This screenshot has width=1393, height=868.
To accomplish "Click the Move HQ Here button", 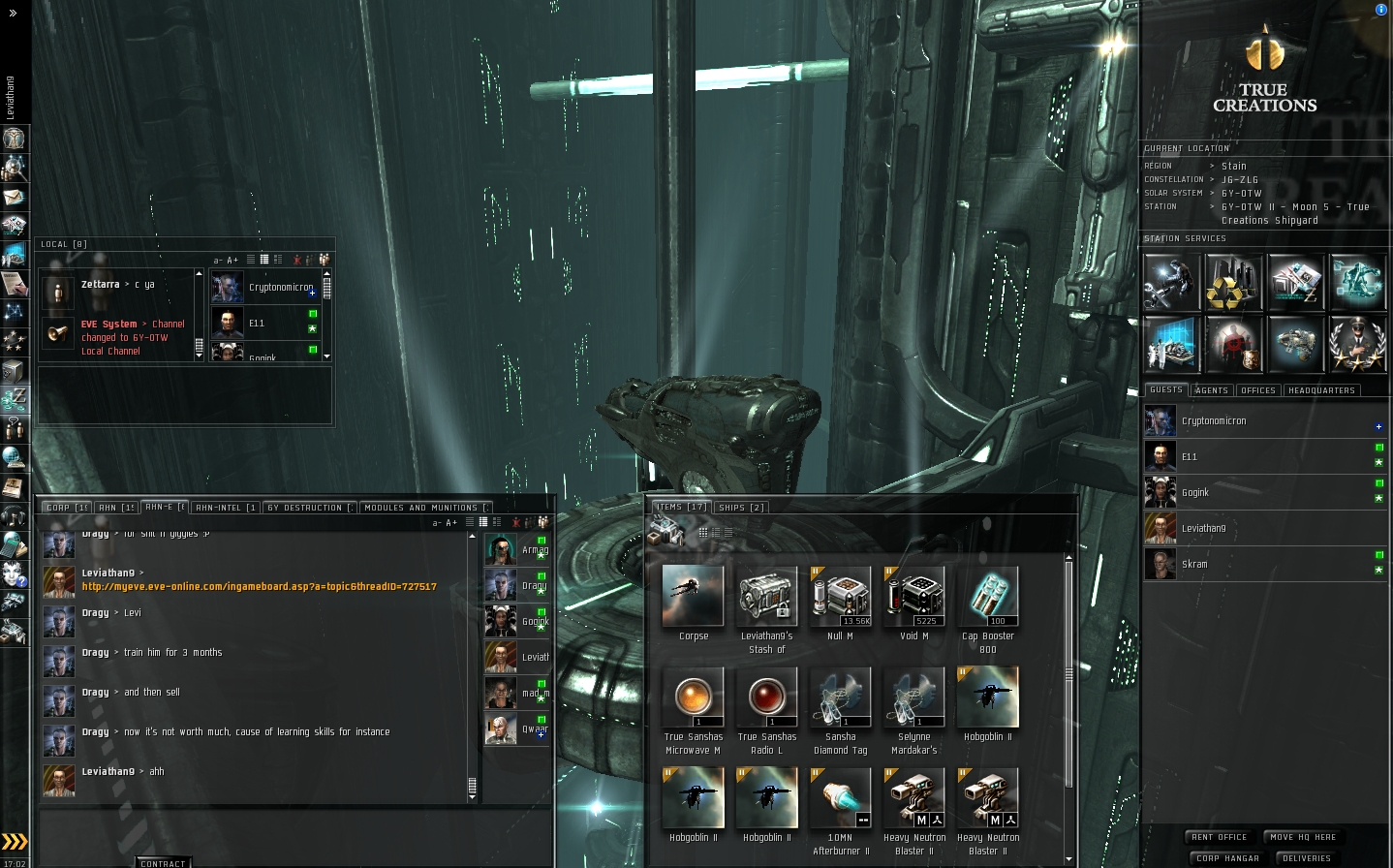I will 1303,837.
